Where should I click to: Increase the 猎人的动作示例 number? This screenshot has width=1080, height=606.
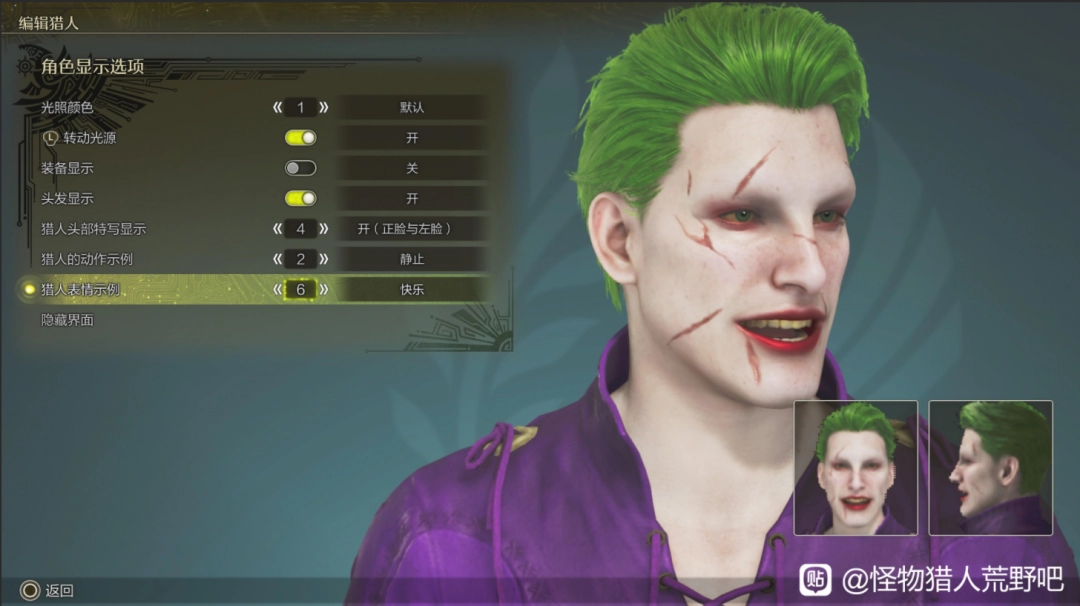[324, 259]
